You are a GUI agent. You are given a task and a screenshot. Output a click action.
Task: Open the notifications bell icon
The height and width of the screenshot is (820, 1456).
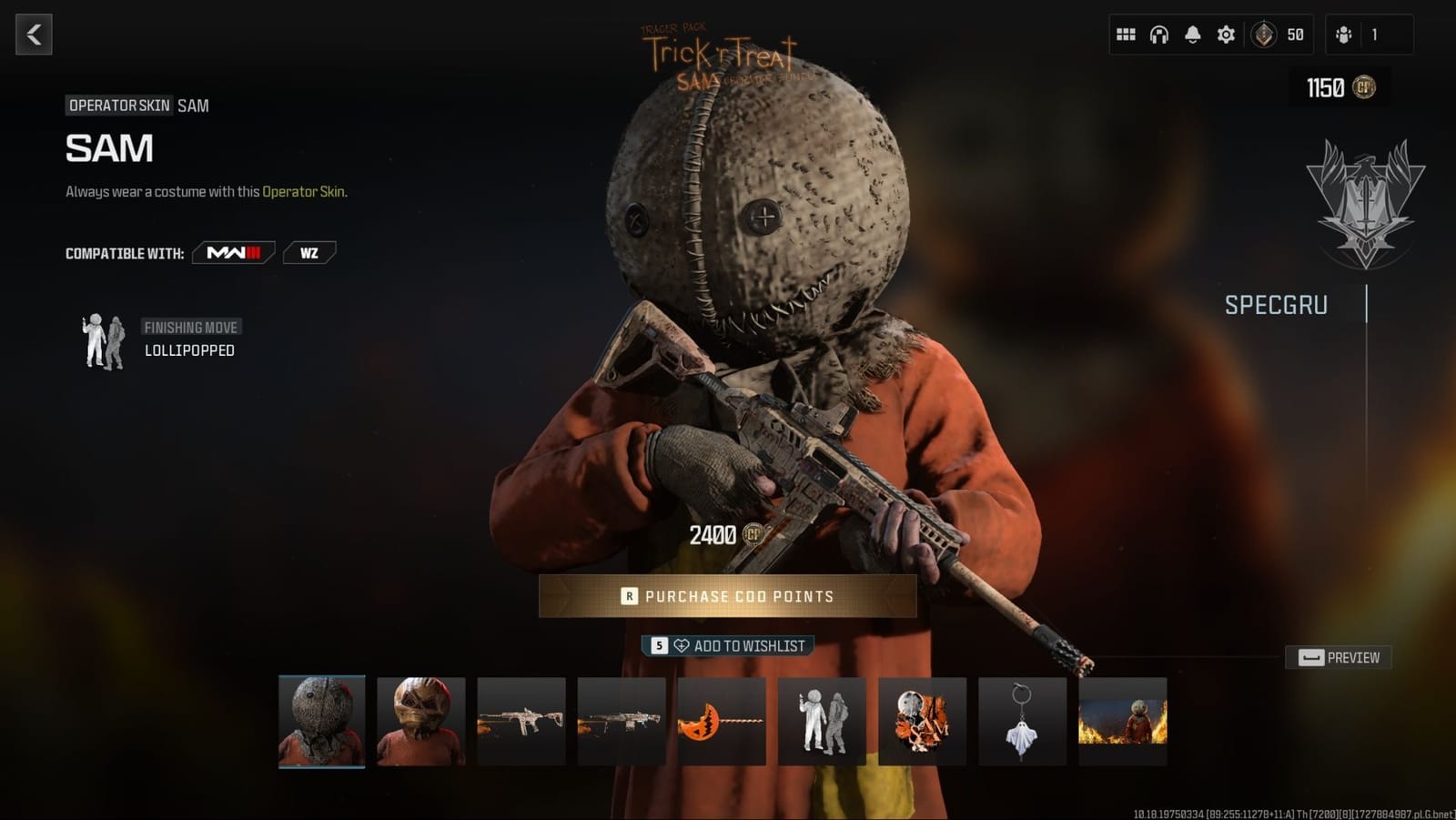(x=1192, y=34)
